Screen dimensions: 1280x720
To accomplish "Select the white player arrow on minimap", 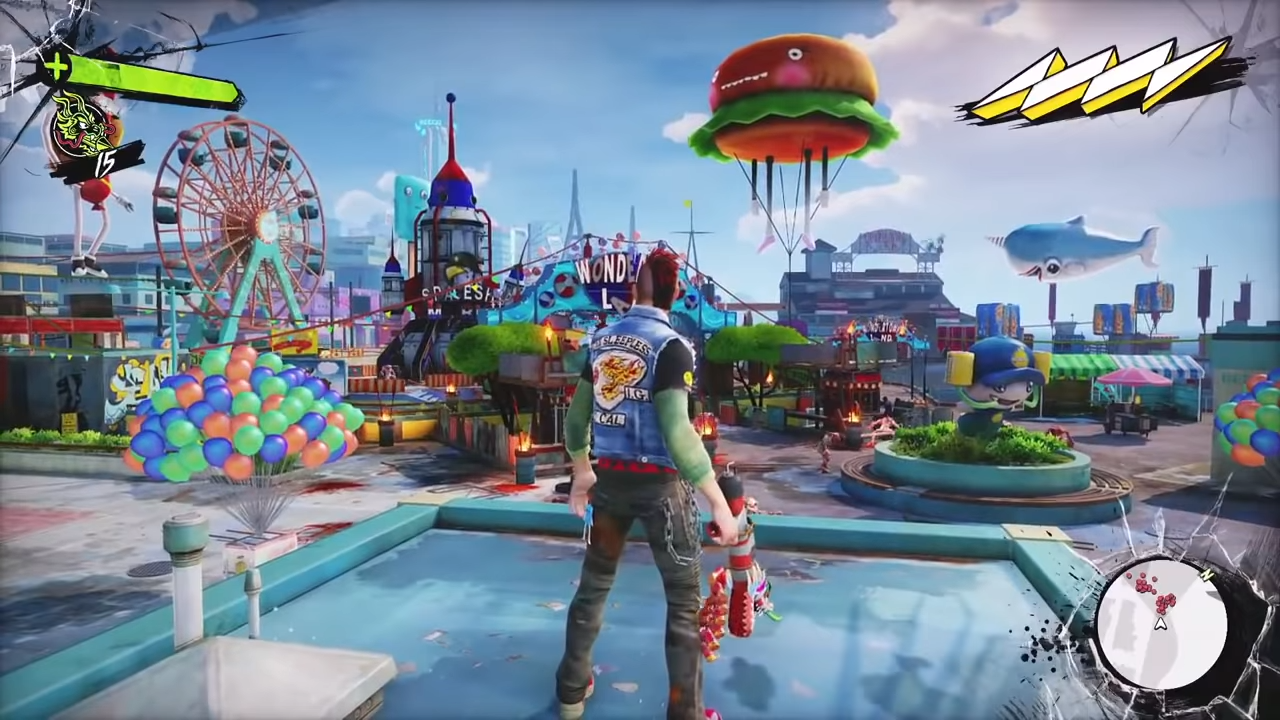I will [1160, 624].
